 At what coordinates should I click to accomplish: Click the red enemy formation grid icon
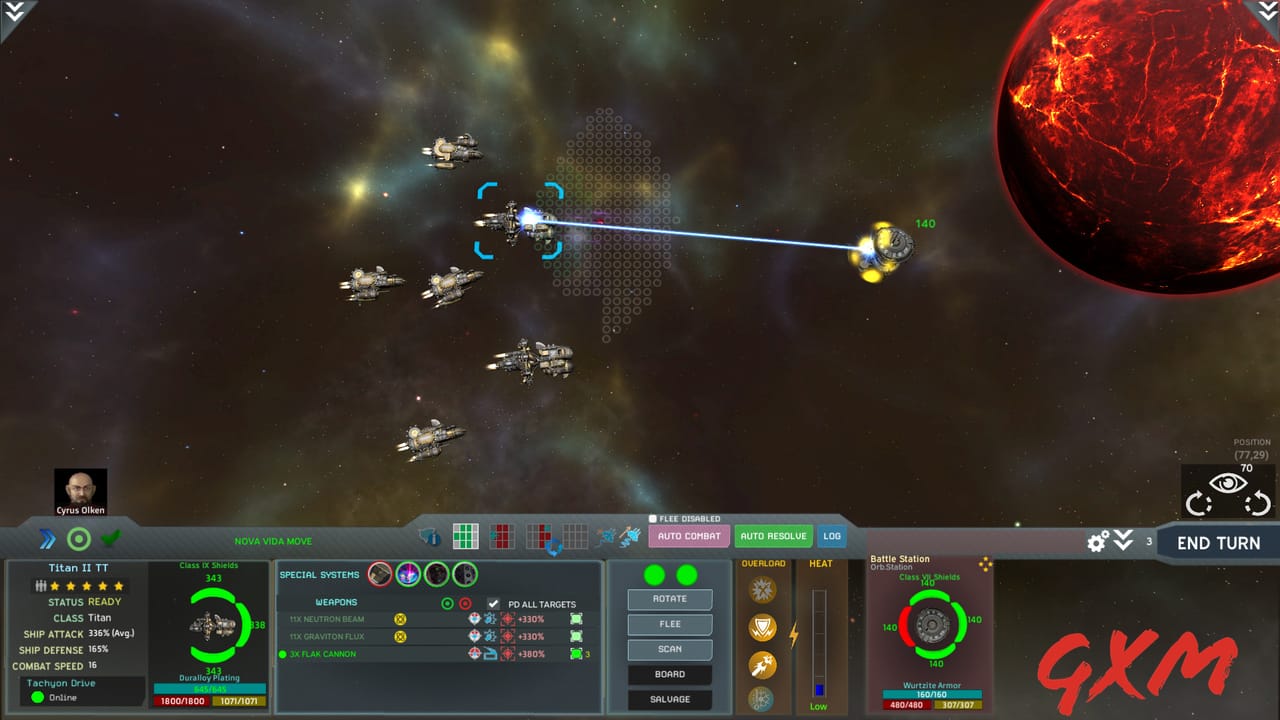click(503, 536)
